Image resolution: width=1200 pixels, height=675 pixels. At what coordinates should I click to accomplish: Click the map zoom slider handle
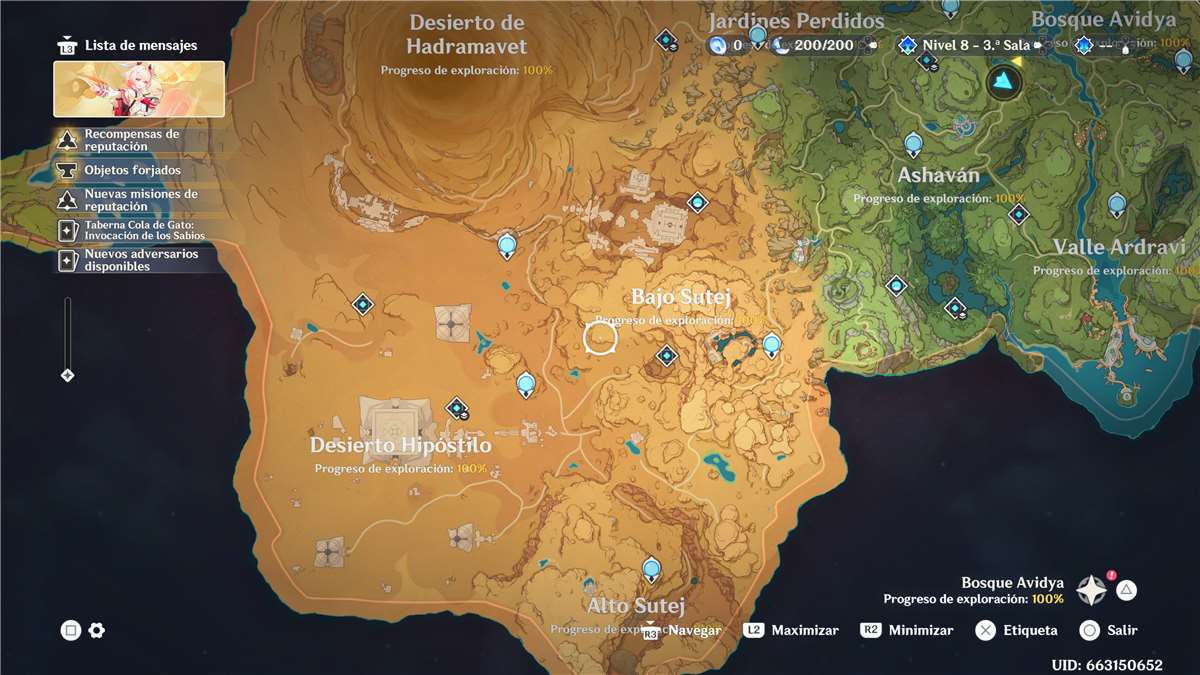[x=68, y=375]
